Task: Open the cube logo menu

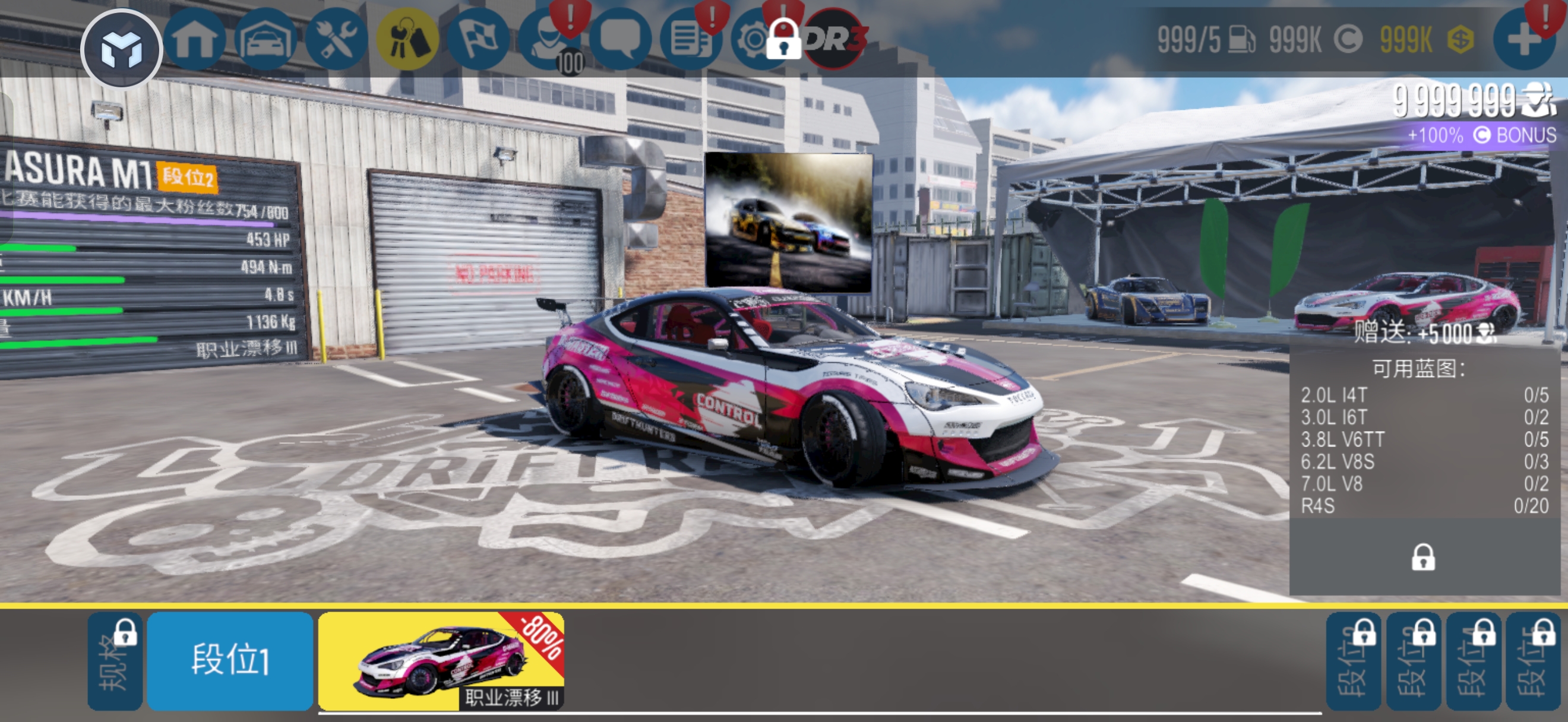Action: pos(121,48)
